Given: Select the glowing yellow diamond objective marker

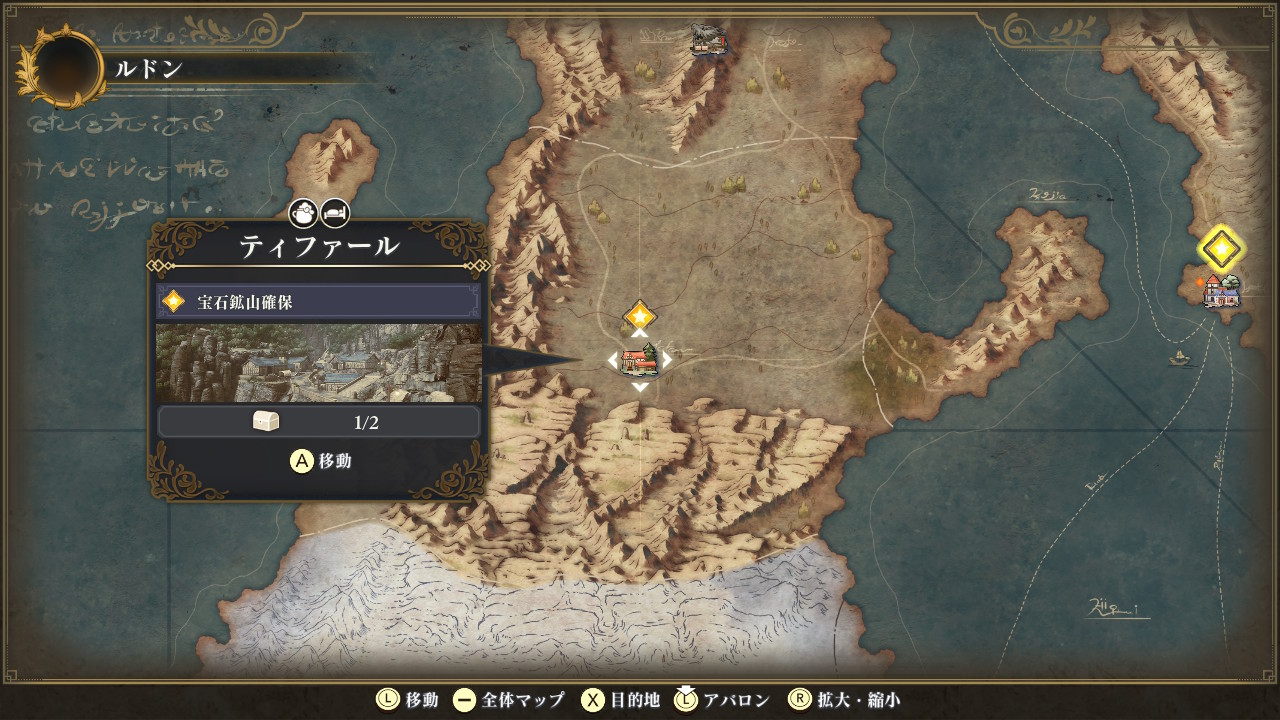Looking at the screenshot, I should (1220, 247).
